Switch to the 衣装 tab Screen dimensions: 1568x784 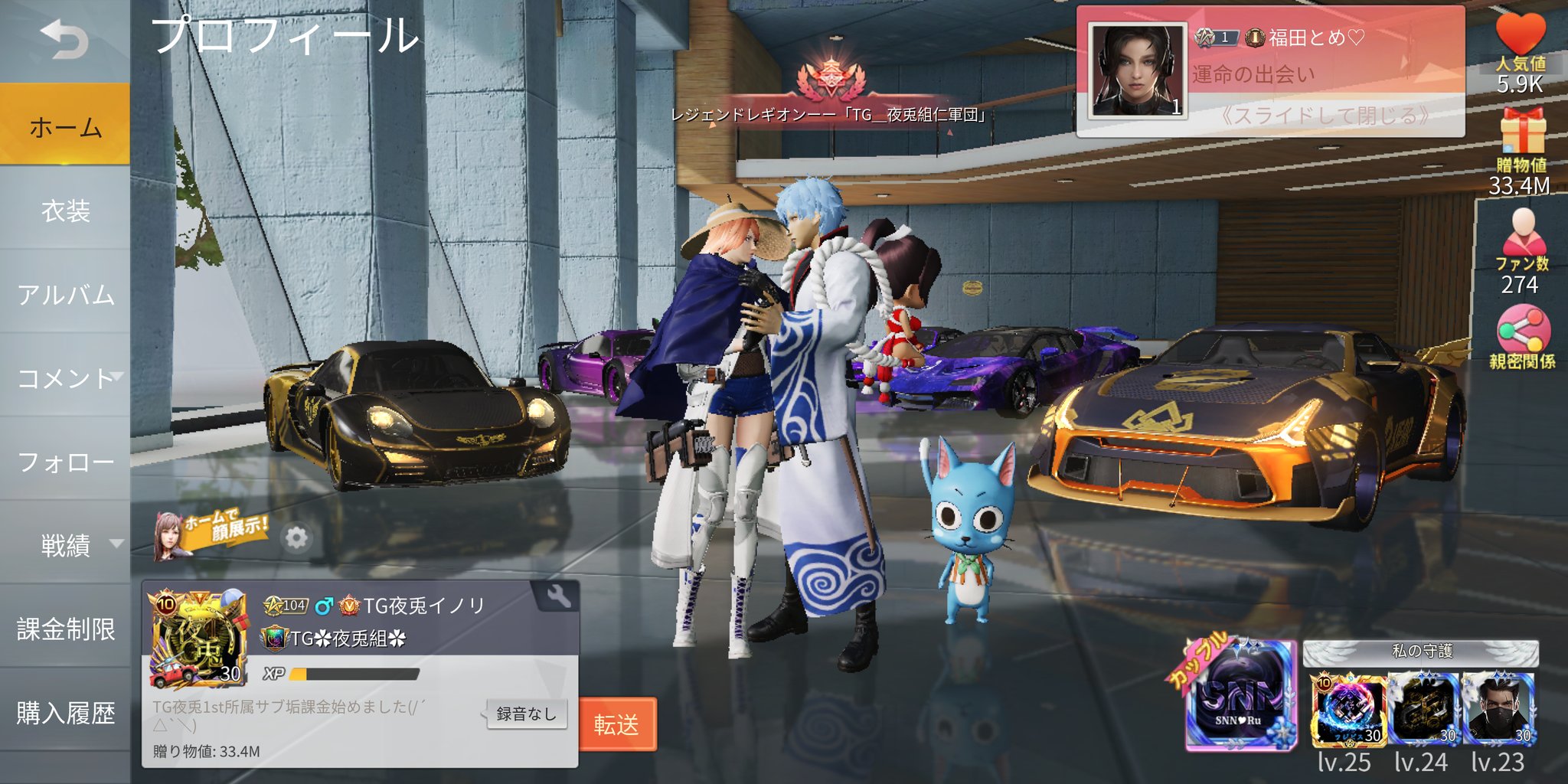[64, 212]
